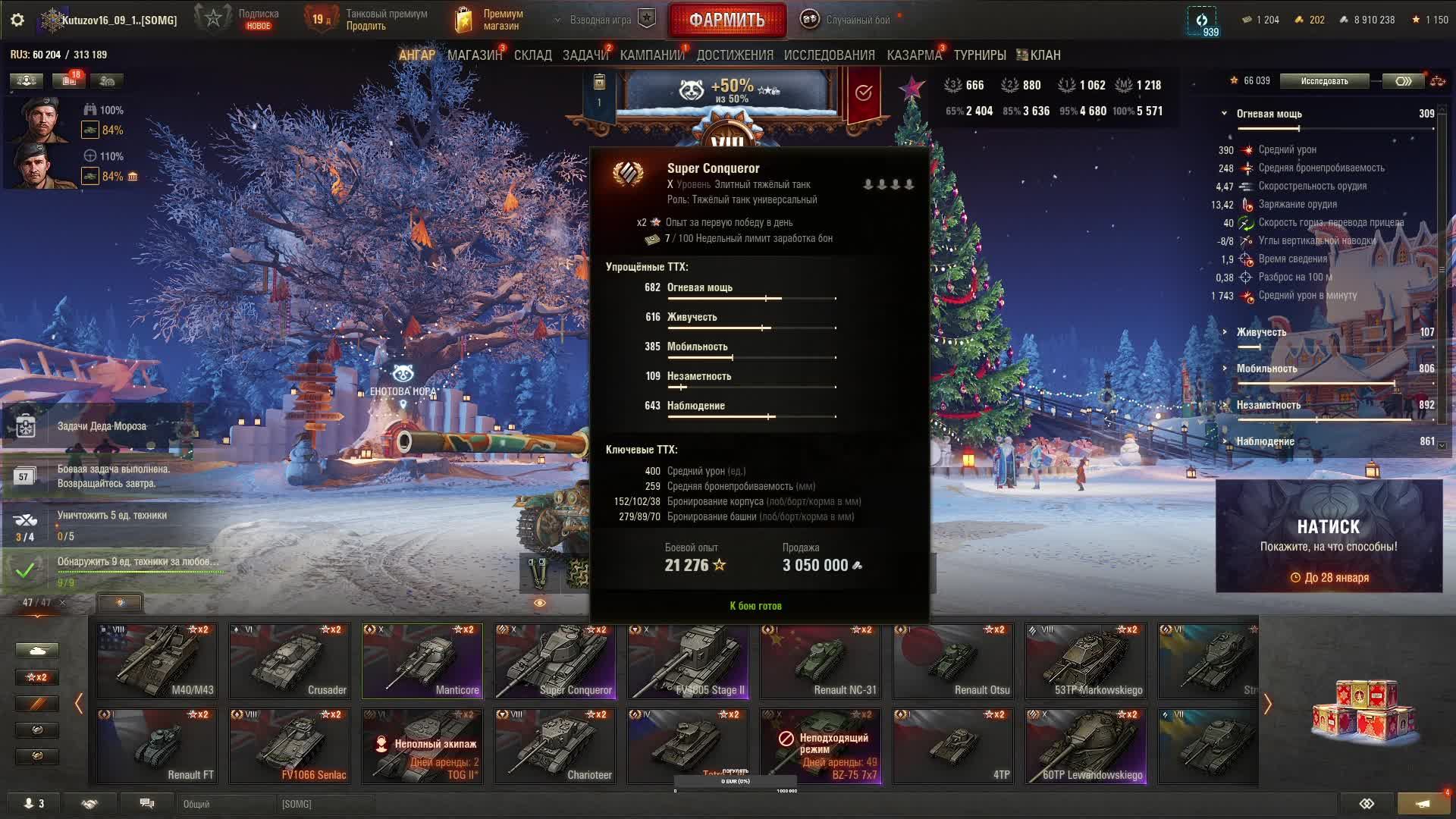The height and width of the screenshot is (819, 1456).
Task: Open the СКЛАД tab
Action: click(532, 55)
